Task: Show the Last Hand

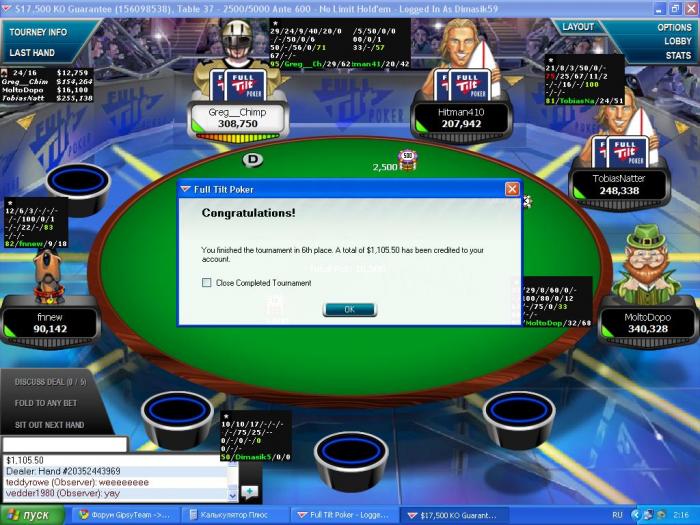Action: [32, 50]
